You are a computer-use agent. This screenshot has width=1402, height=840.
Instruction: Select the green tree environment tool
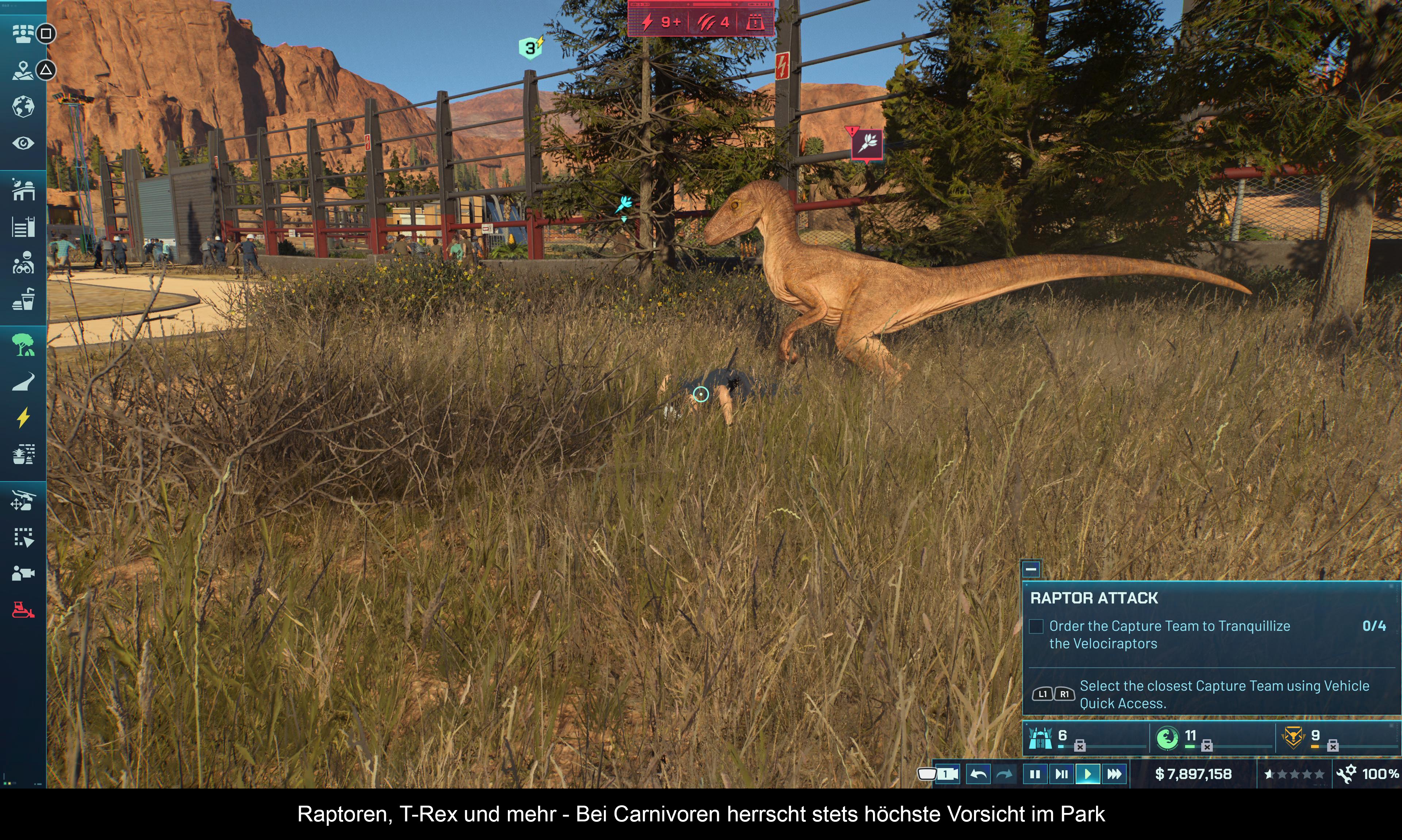click(x=23, y=344)
